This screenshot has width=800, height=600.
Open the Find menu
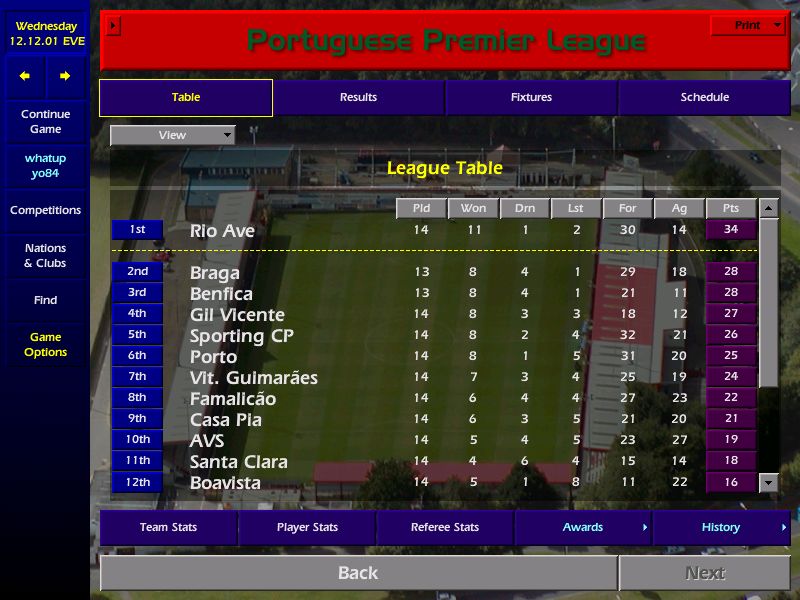point(45,300)
